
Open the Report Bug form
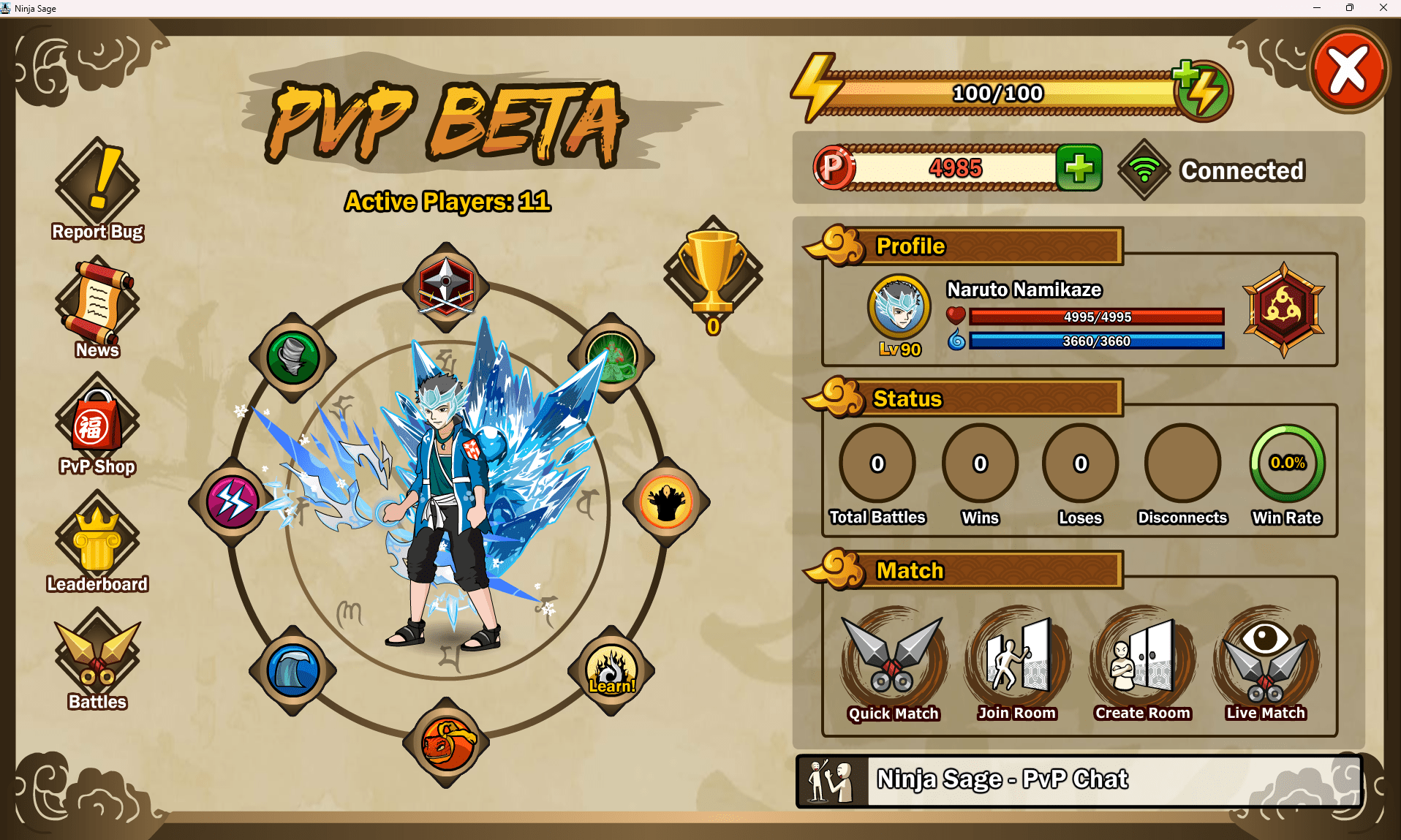pos(97,189)
